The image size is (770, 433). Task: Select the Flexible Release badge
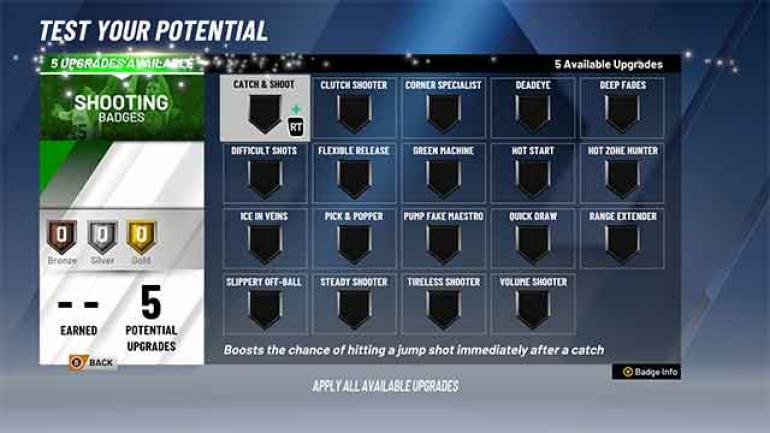354,174
